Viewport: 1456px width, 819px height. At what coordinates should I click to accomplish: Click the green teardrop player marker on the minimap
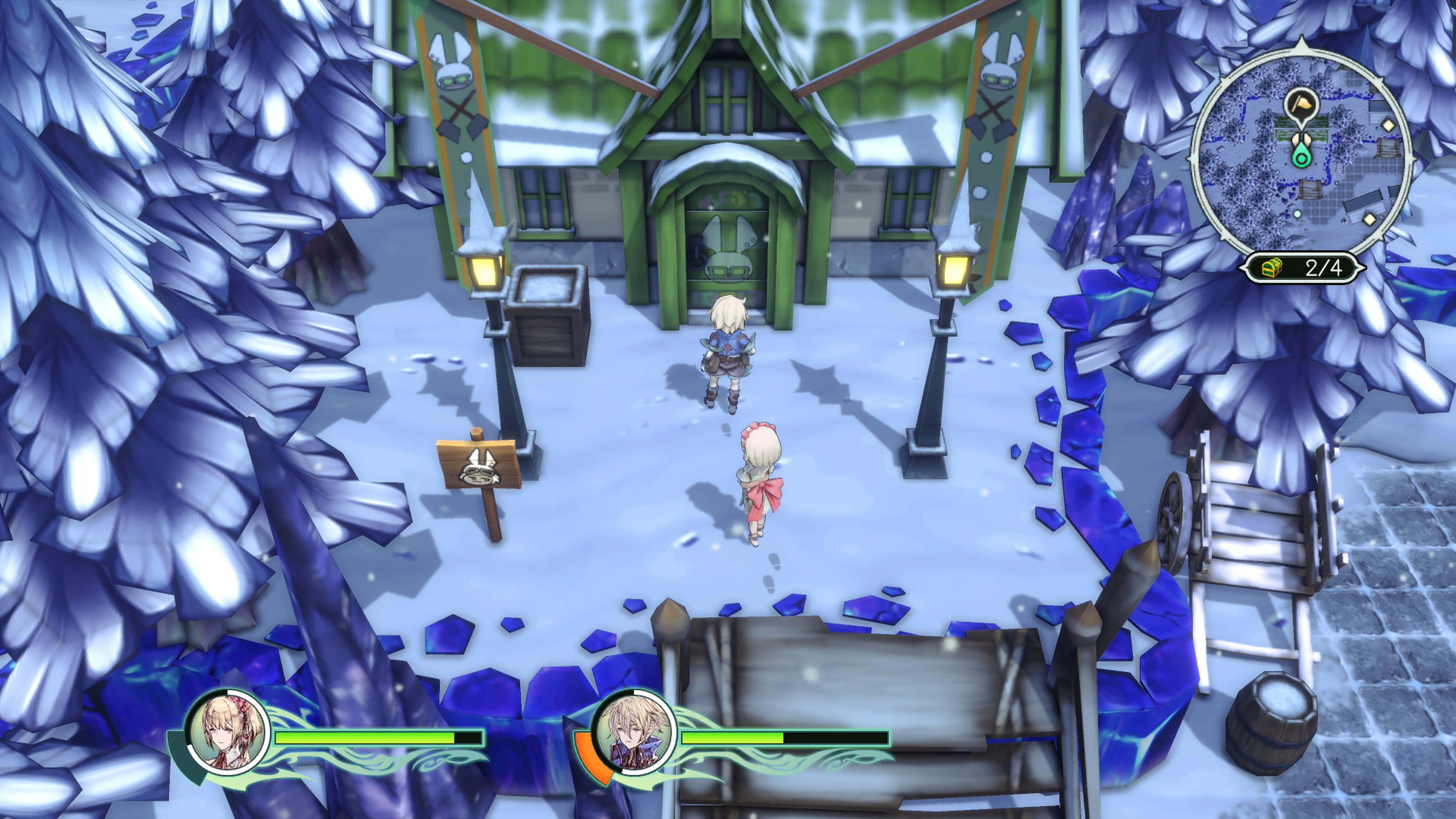tap(1301, 159)
